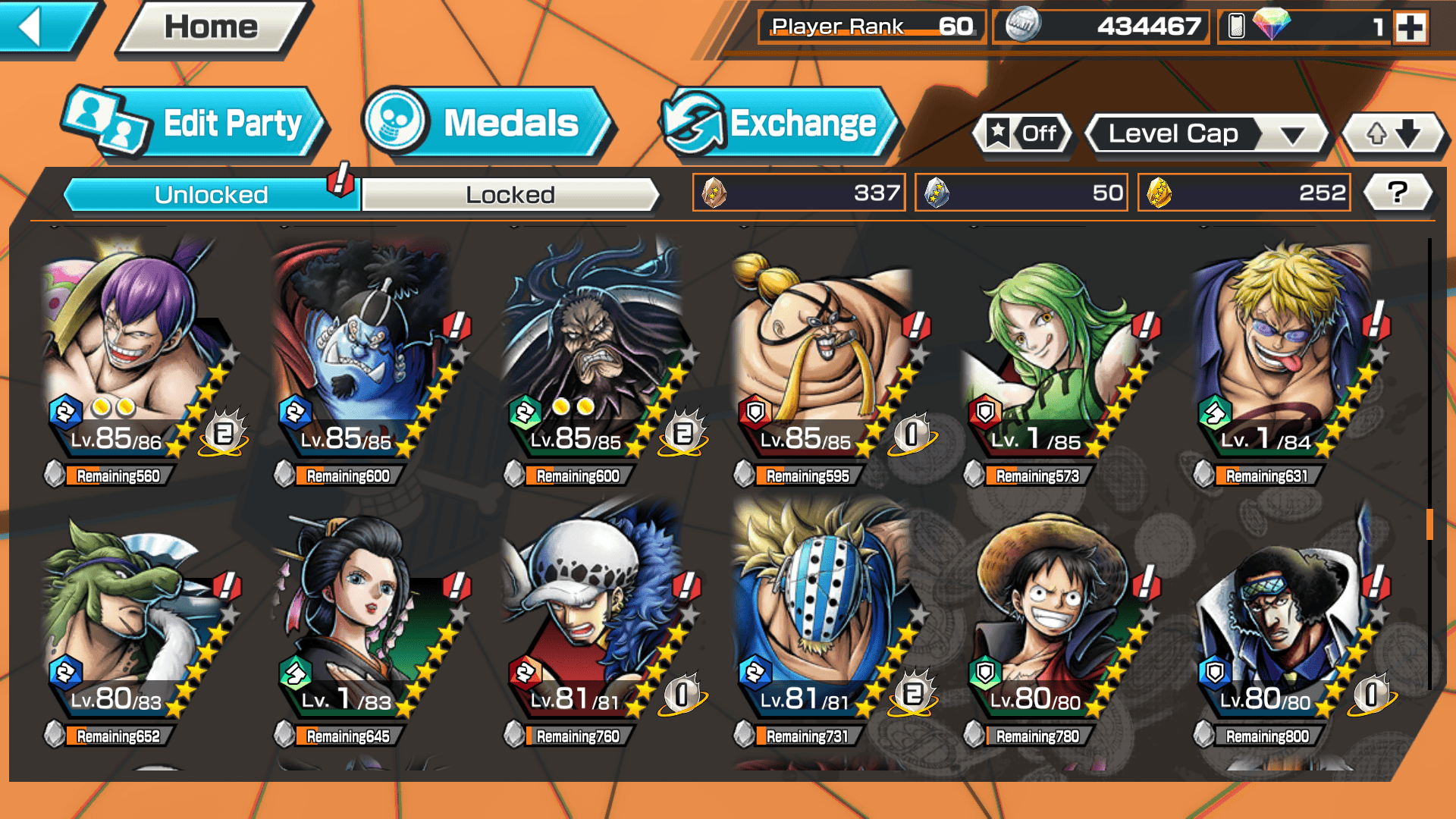Viewport: 1456px width, 819px height.
Task: Open the question mark help button
Action: tap(1398, 193)
